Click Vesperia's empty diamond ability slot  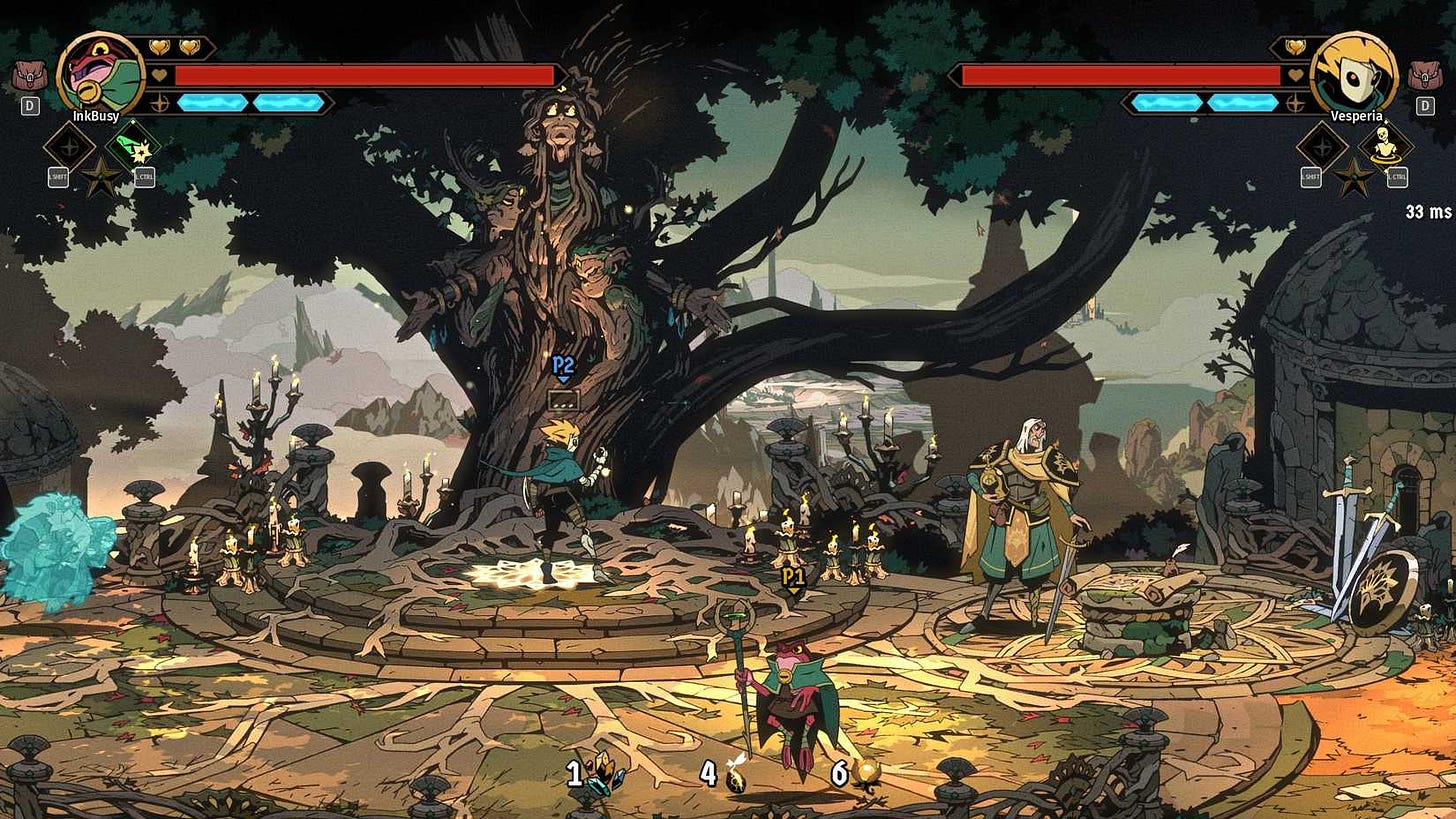[x=1320, y=147]
